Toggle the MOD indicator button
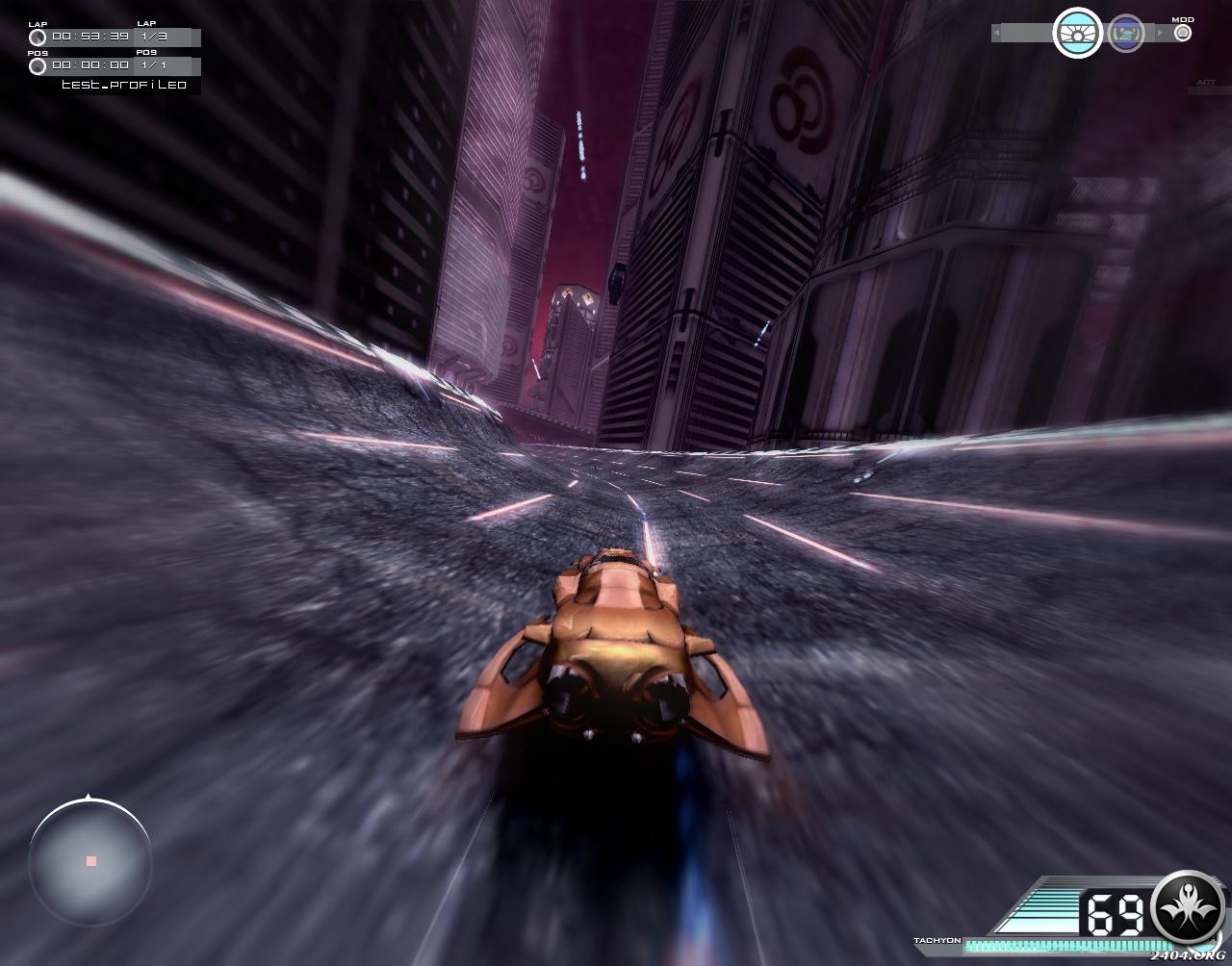This screenshot has width=1232, height=966. coord(1183,33)
